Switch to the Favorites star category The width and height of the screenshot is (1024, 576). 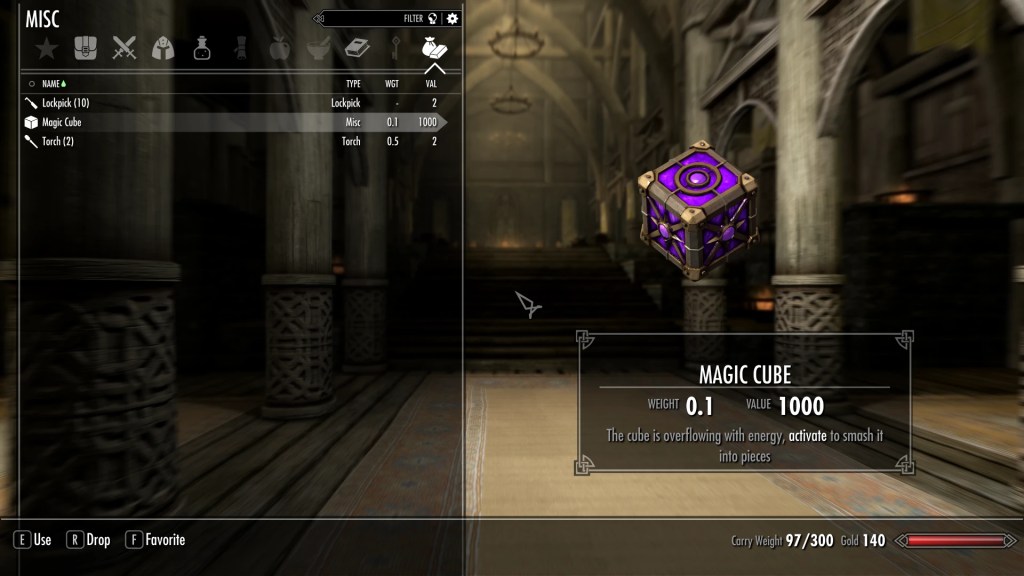point(45,47)
